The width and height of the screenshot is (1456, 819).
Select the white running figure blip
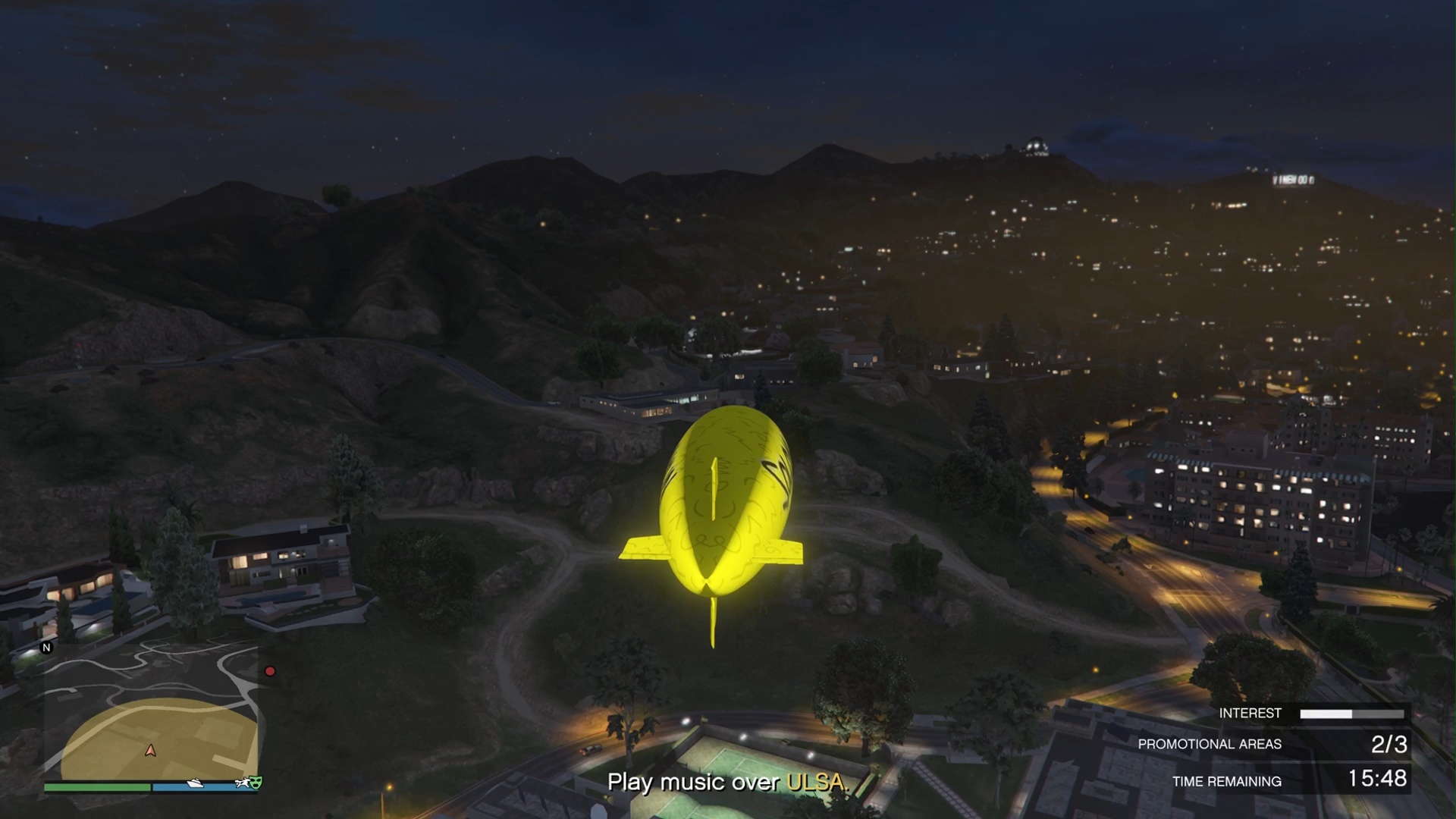243,783
